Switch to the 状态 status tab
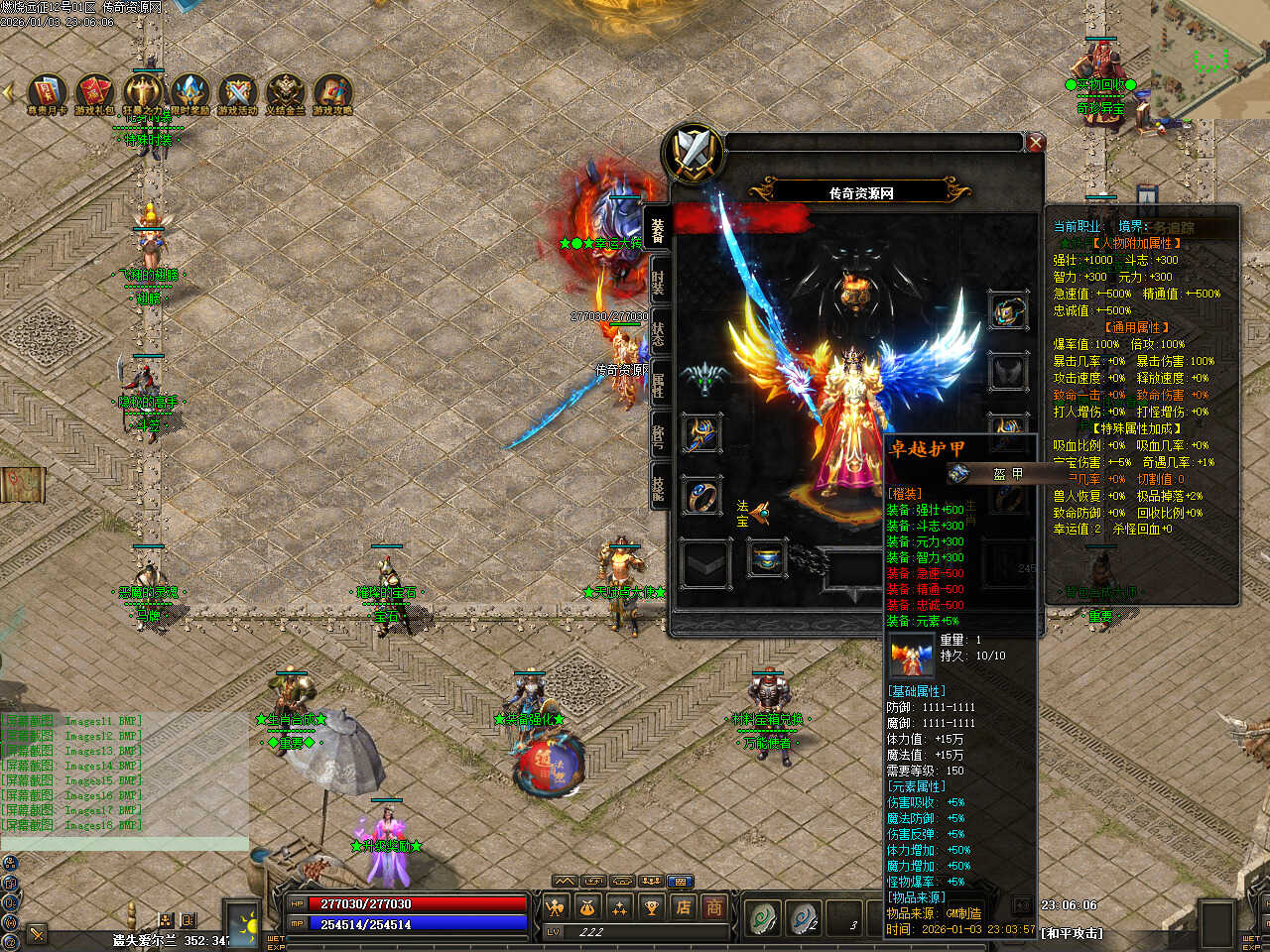 tap(659, 333)
